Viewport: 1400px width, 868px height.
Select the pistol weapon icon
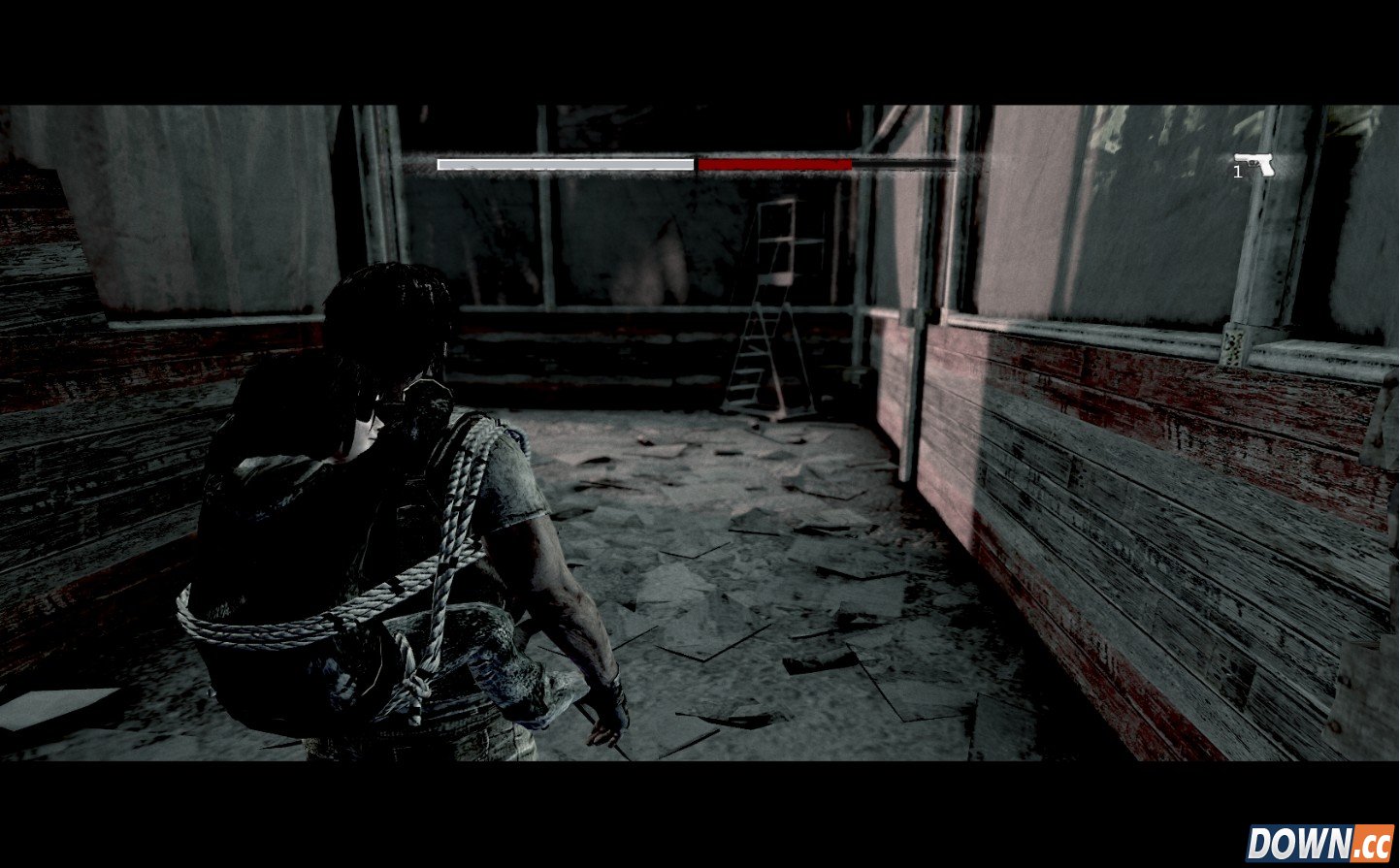pyautogui.click(x=1255, y=165)
